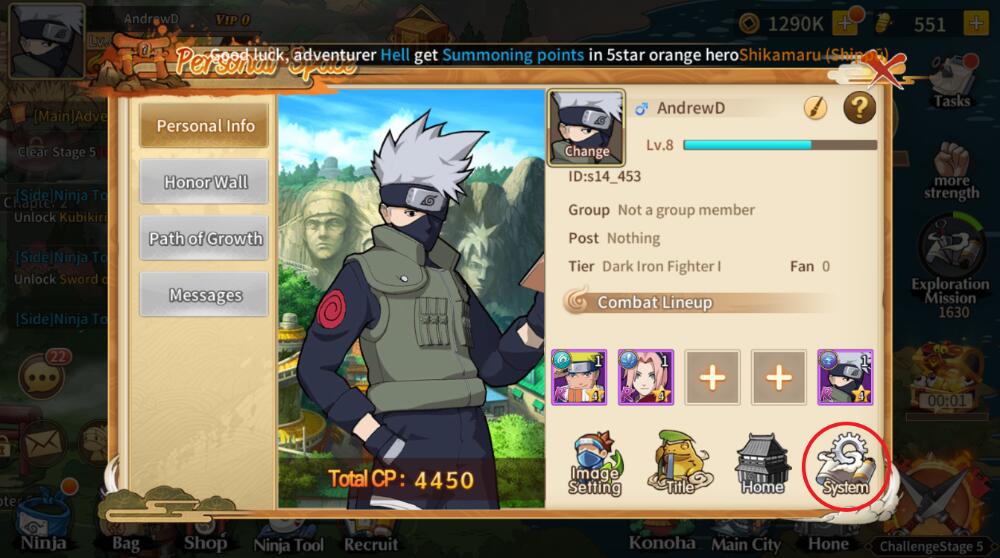Open the Honor Wall tab
Image resolution: width=1000 pixels, height=558 pixels.
point(205,182)
